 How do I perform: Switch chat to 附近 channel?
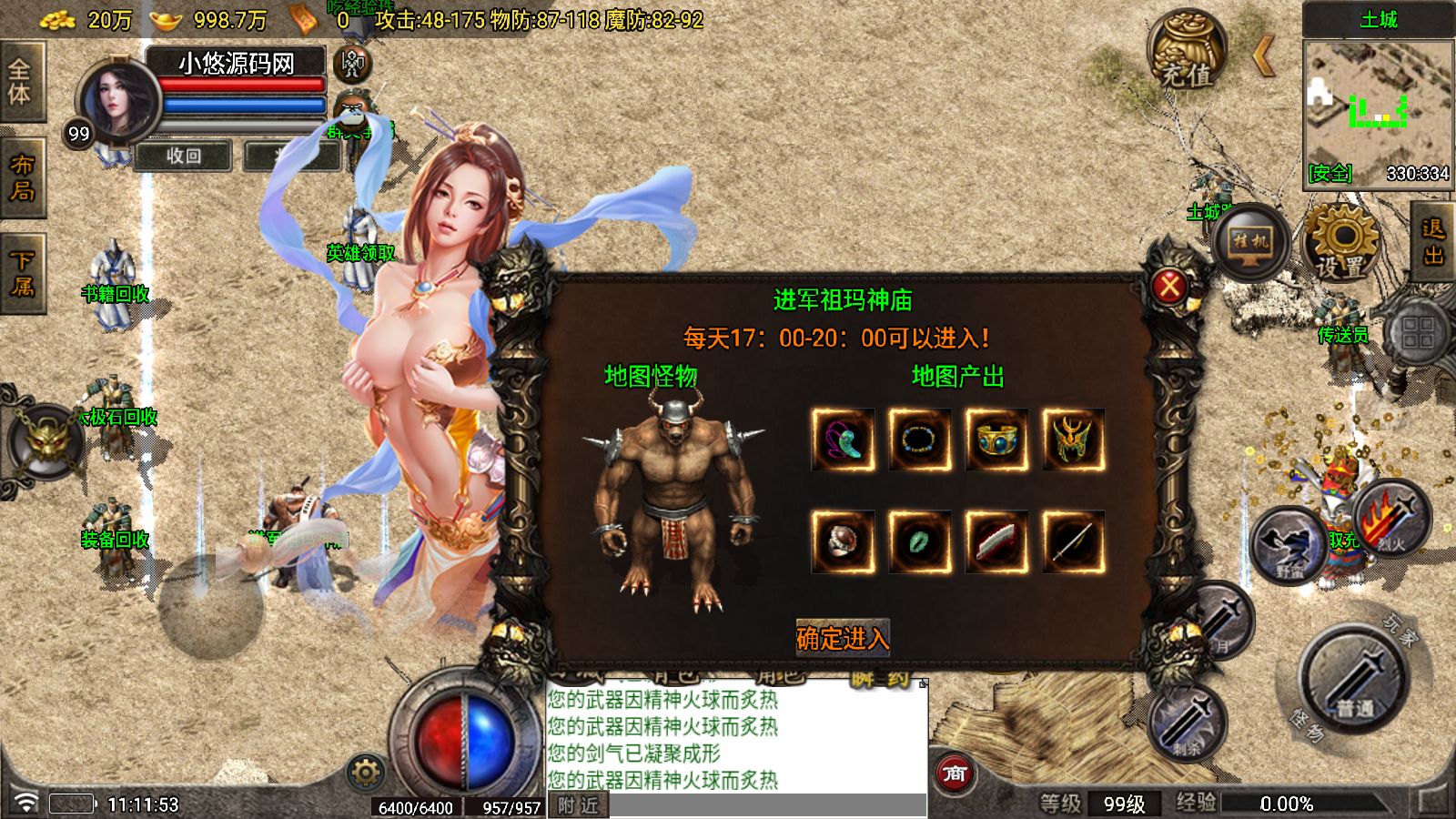[578, 805]
